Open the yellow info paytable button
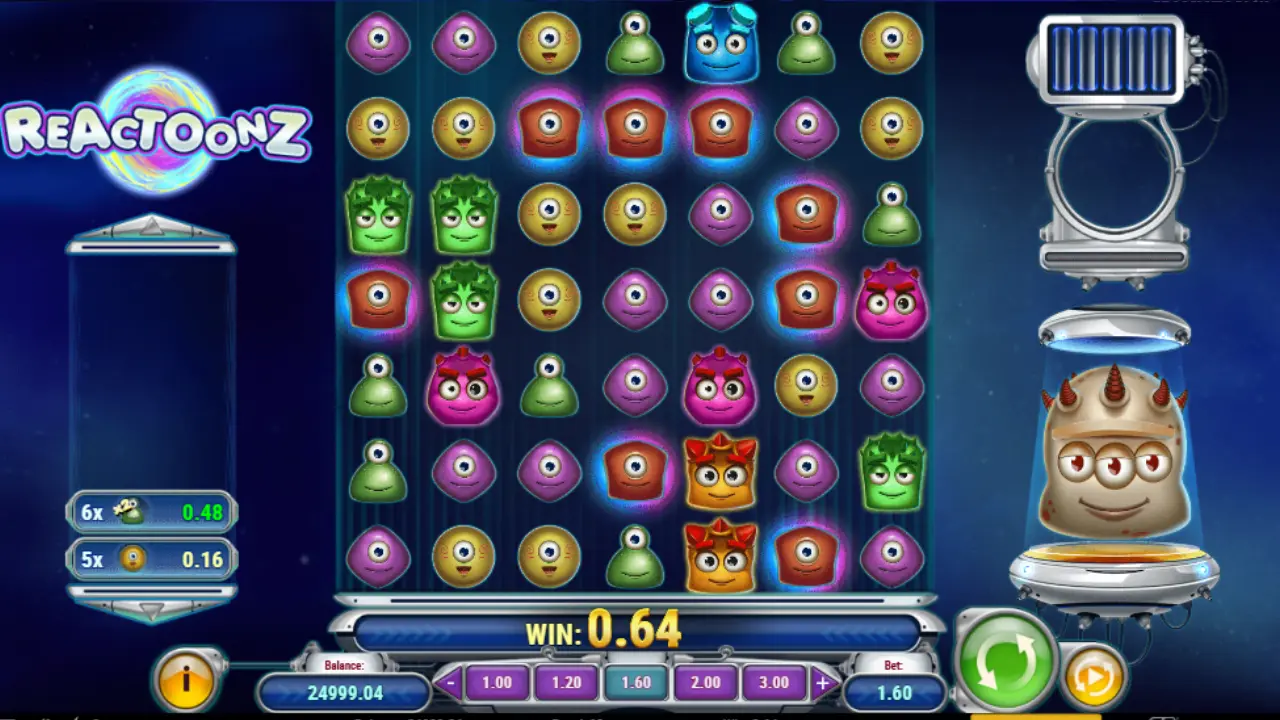Screen dimensions: 1280x720 185,681
